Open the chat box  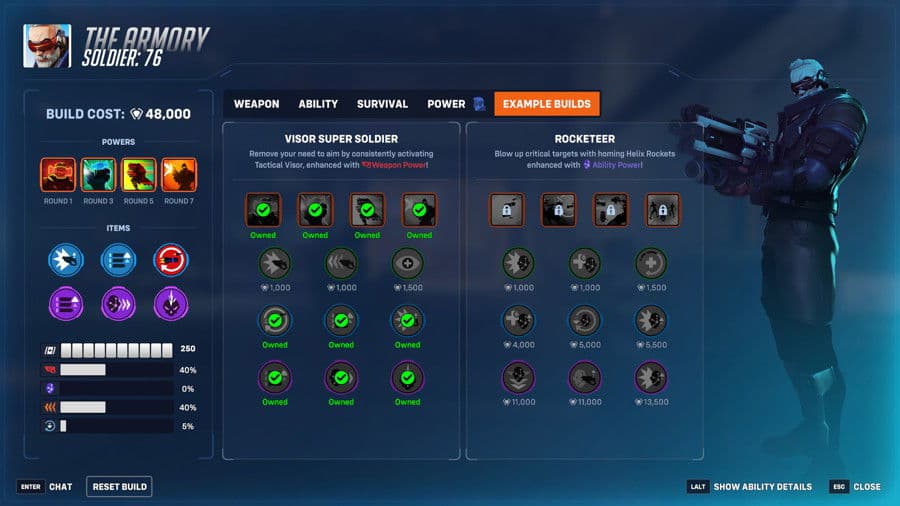[45, 487]
